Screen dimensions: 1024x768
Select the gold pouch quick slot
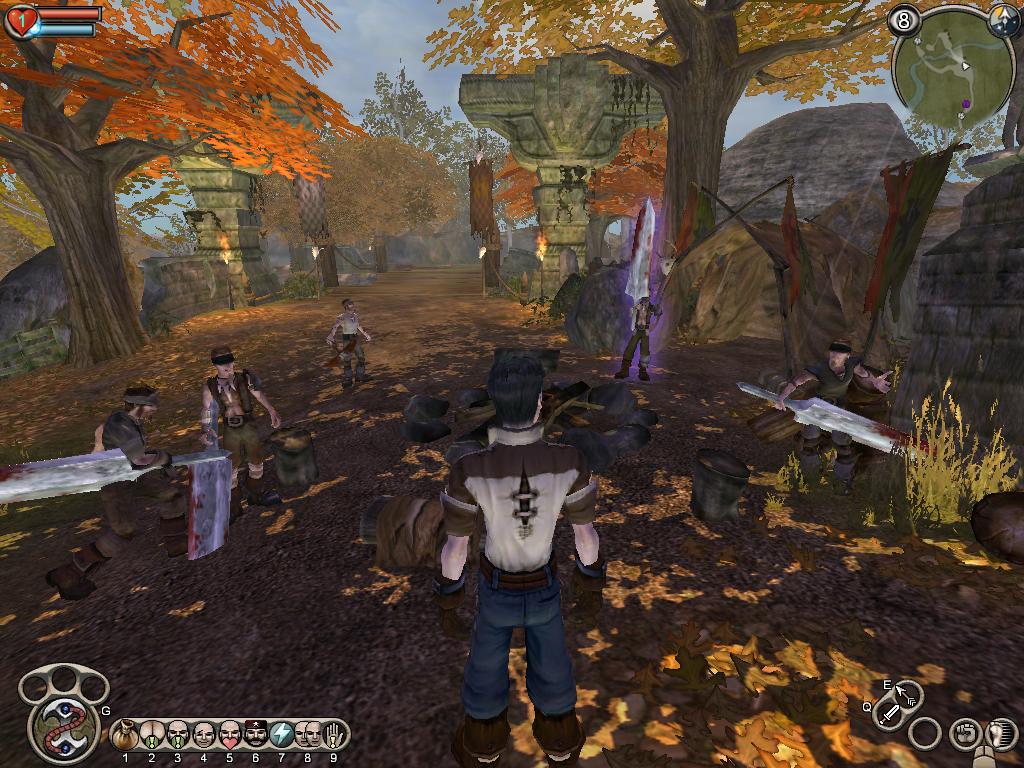pyautogui.click(x=126, y=734)
